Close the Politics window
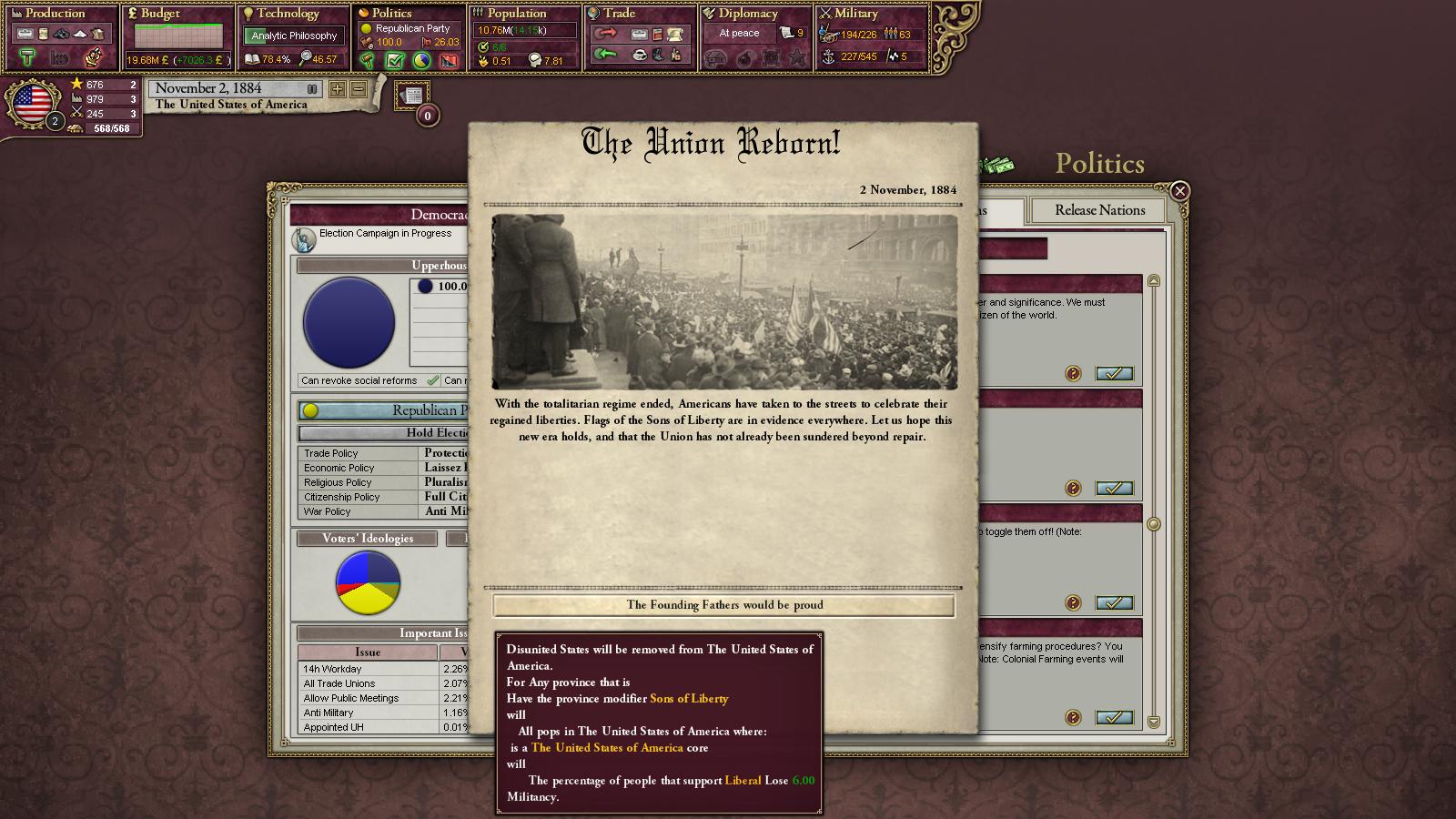1456x819 pixels. 1179,190
